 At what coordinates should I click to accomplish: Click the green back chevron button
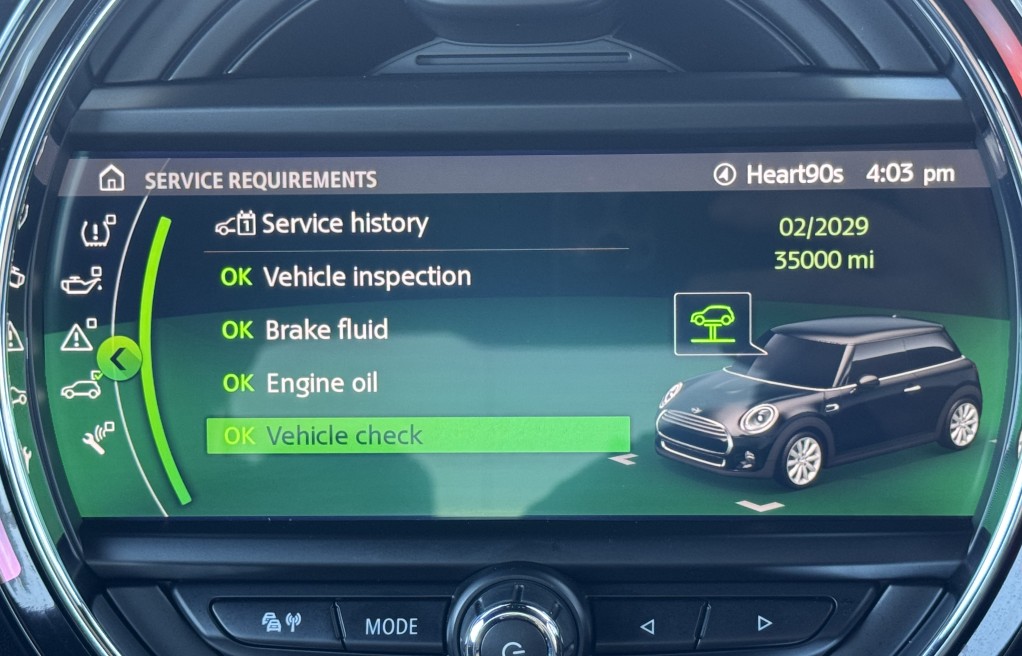119,359
